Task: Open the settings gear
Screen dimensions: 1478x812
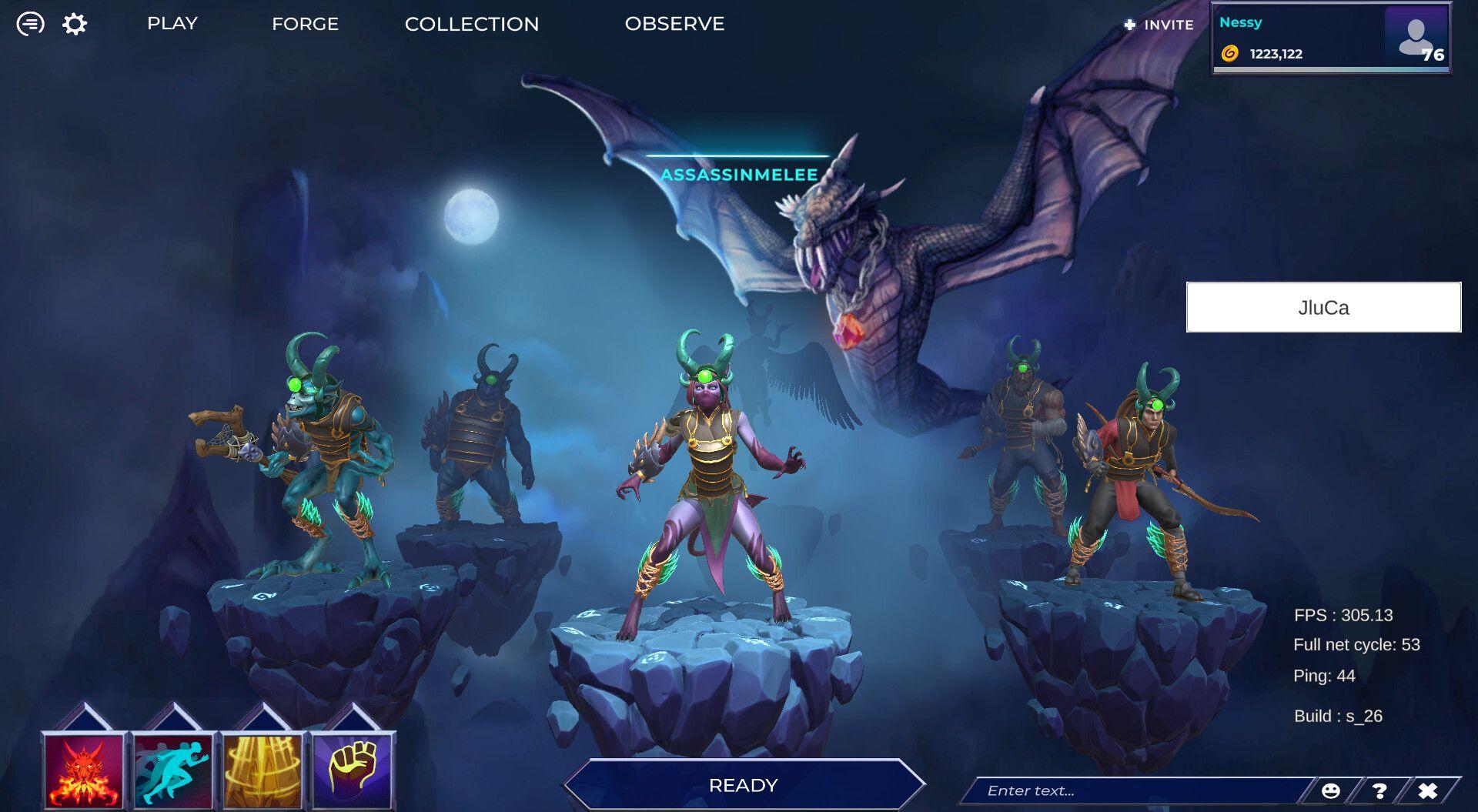Action: (x=73, y=23)
